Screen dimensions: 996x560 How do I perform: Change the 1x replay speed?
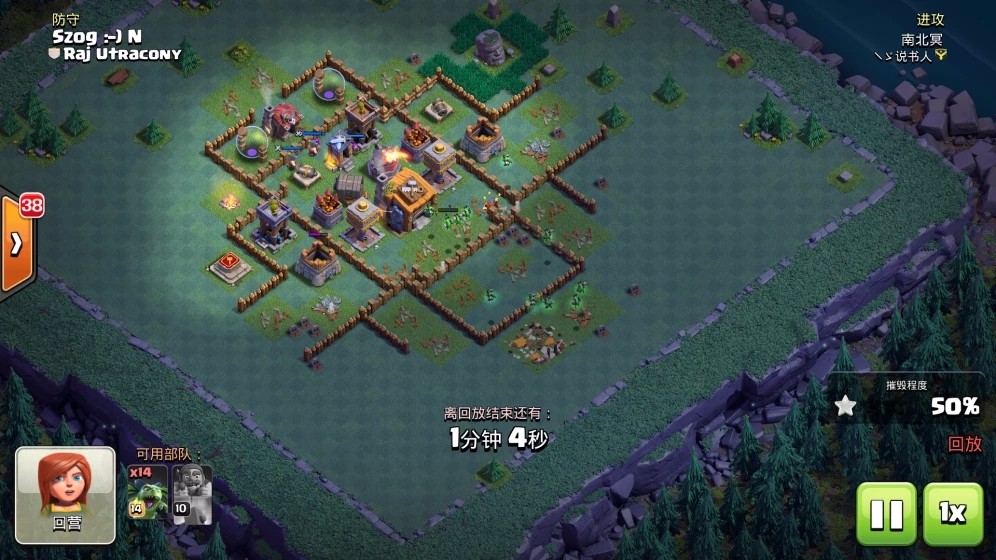coord(952,513)
